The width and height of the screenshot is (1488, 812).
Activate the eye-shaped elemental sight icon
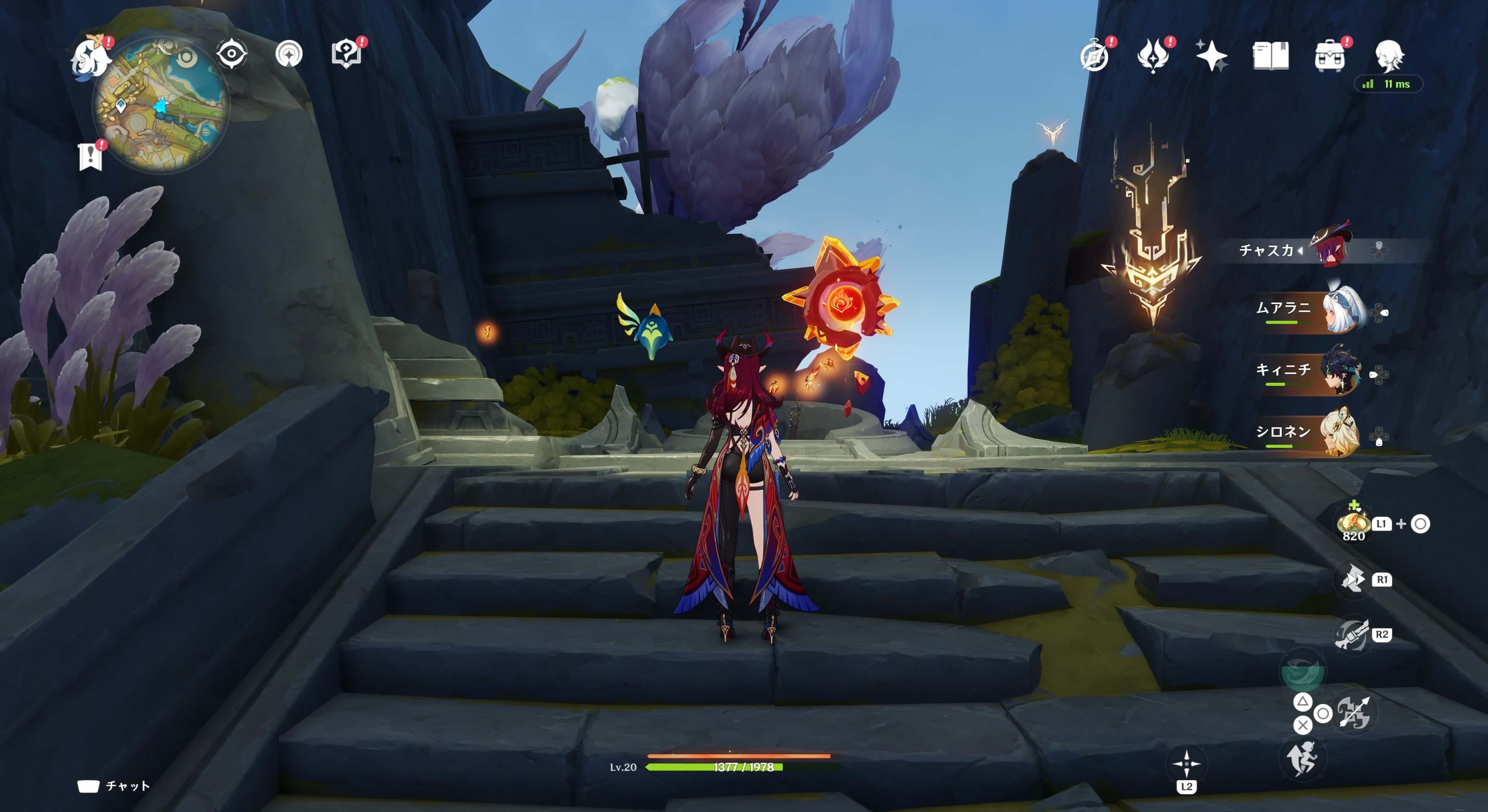pos(232,54)
